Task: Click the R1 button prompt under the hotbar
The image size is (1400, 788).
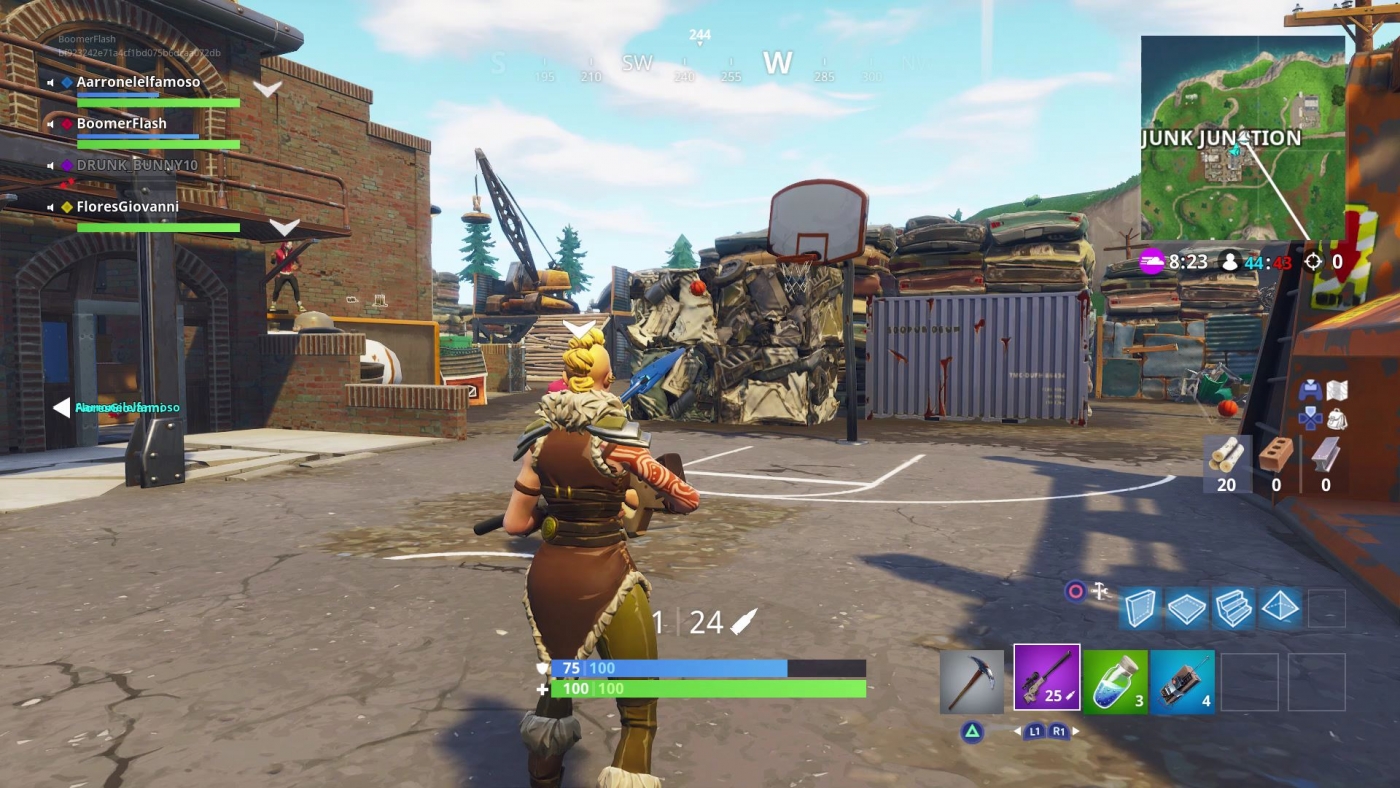Action: coord(1060,730)
